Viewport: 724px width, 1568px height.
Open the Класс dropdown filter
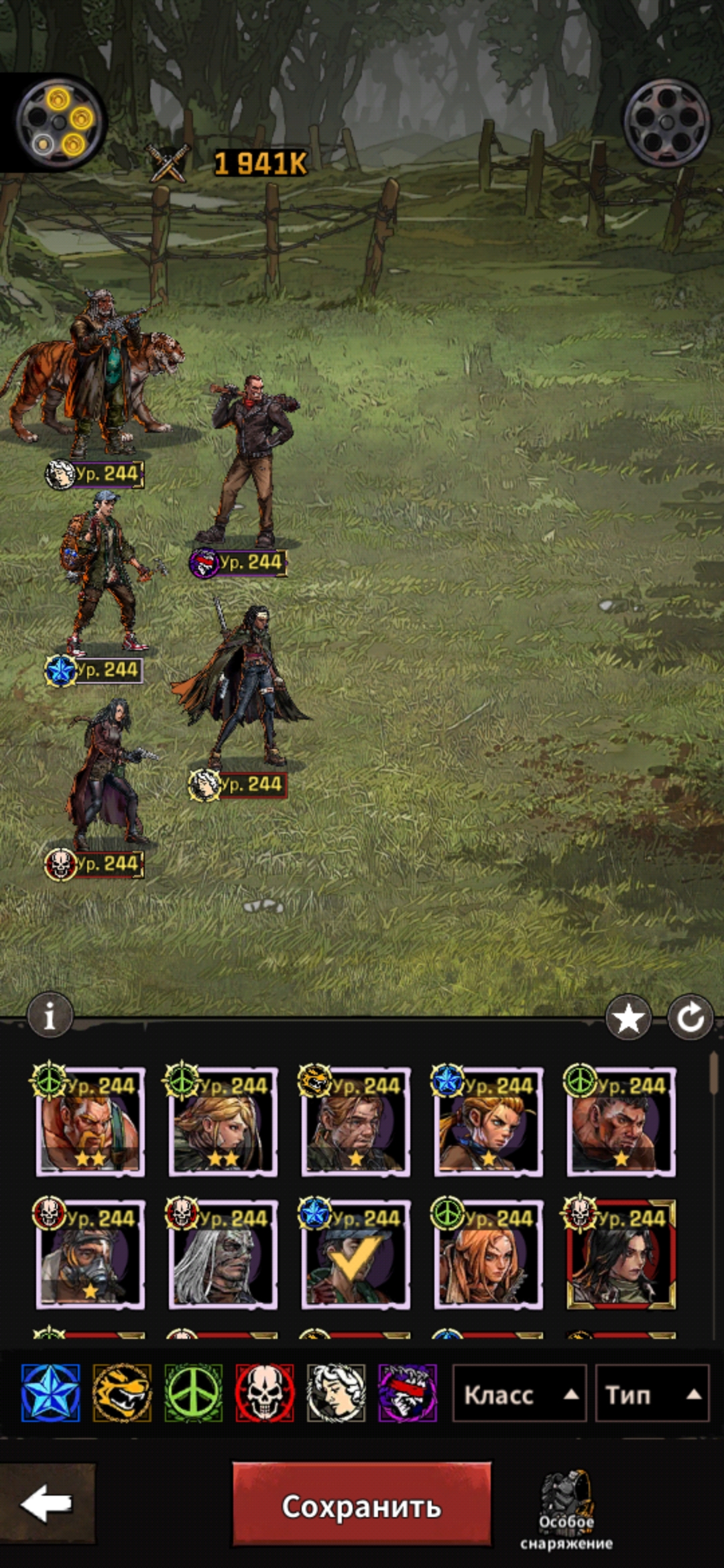(520, 1394)
